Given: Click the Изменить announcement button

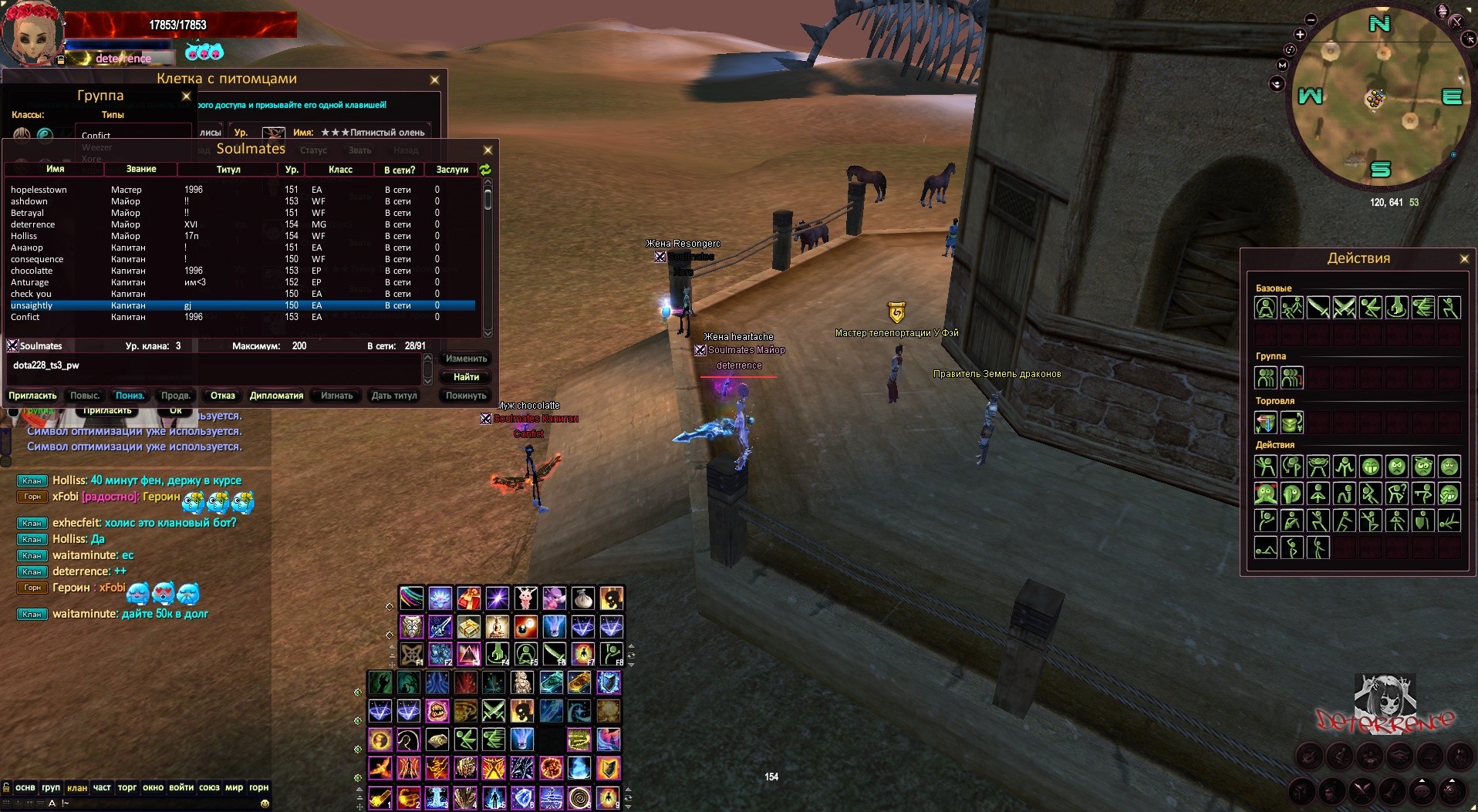Looking at the screenshot, I should (x=466, y=359).
